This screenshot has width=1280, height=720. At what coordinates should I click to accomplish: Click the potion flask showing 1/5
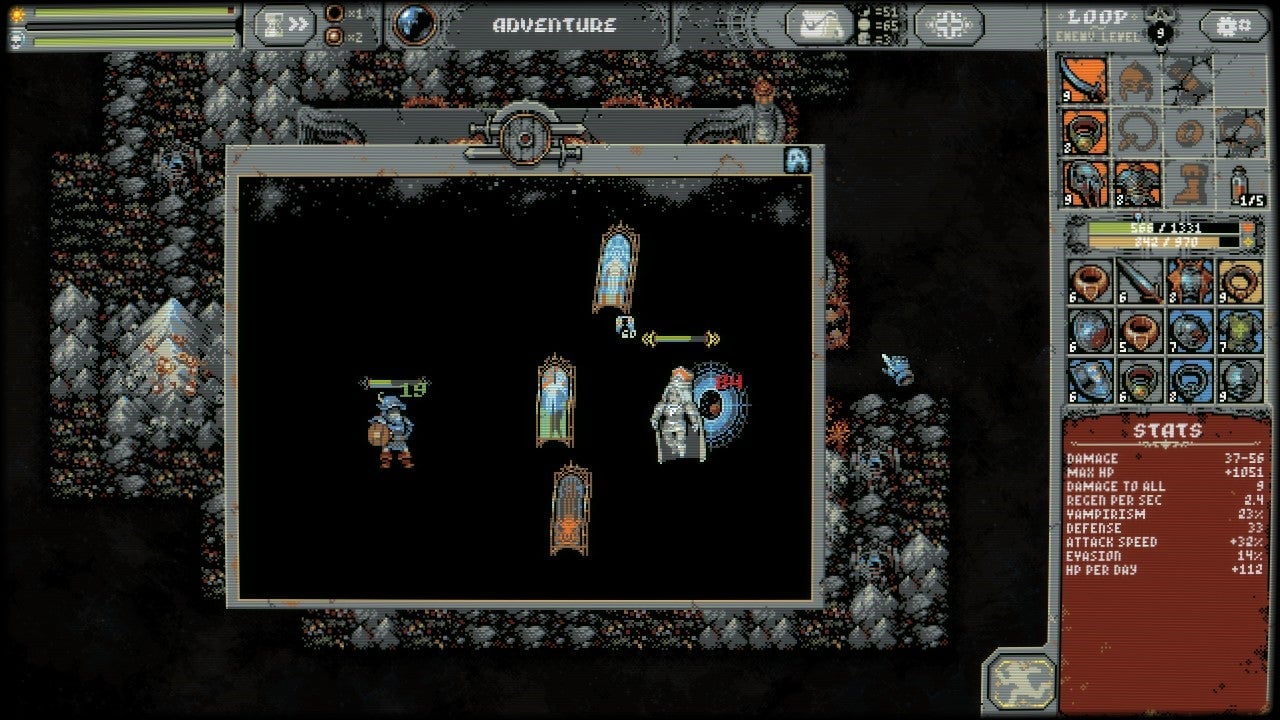click(x=1240, y=184)
